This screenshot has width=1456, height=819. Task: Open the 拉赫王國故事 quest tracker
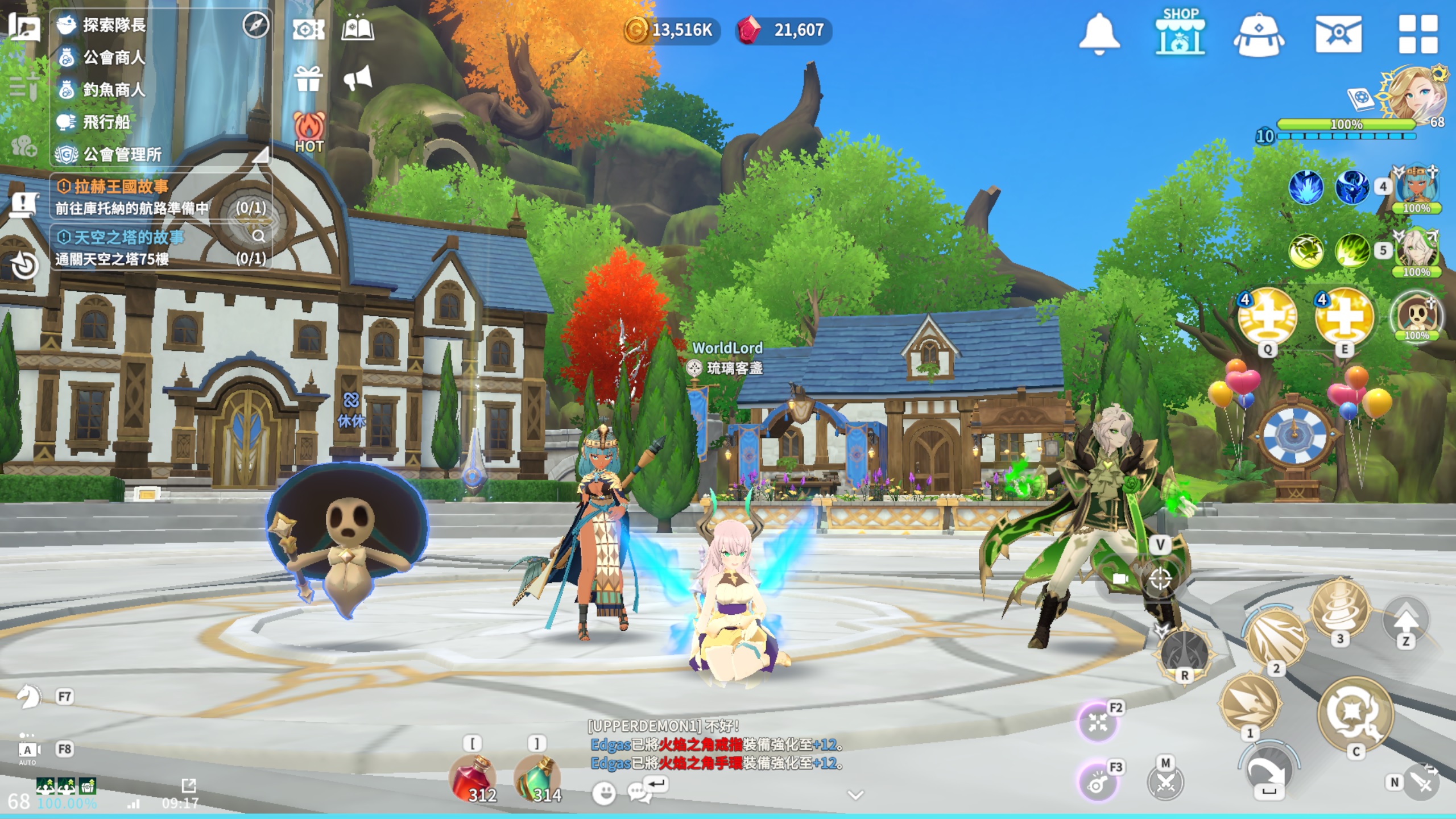pyautogui.click(x=121, y=187)
